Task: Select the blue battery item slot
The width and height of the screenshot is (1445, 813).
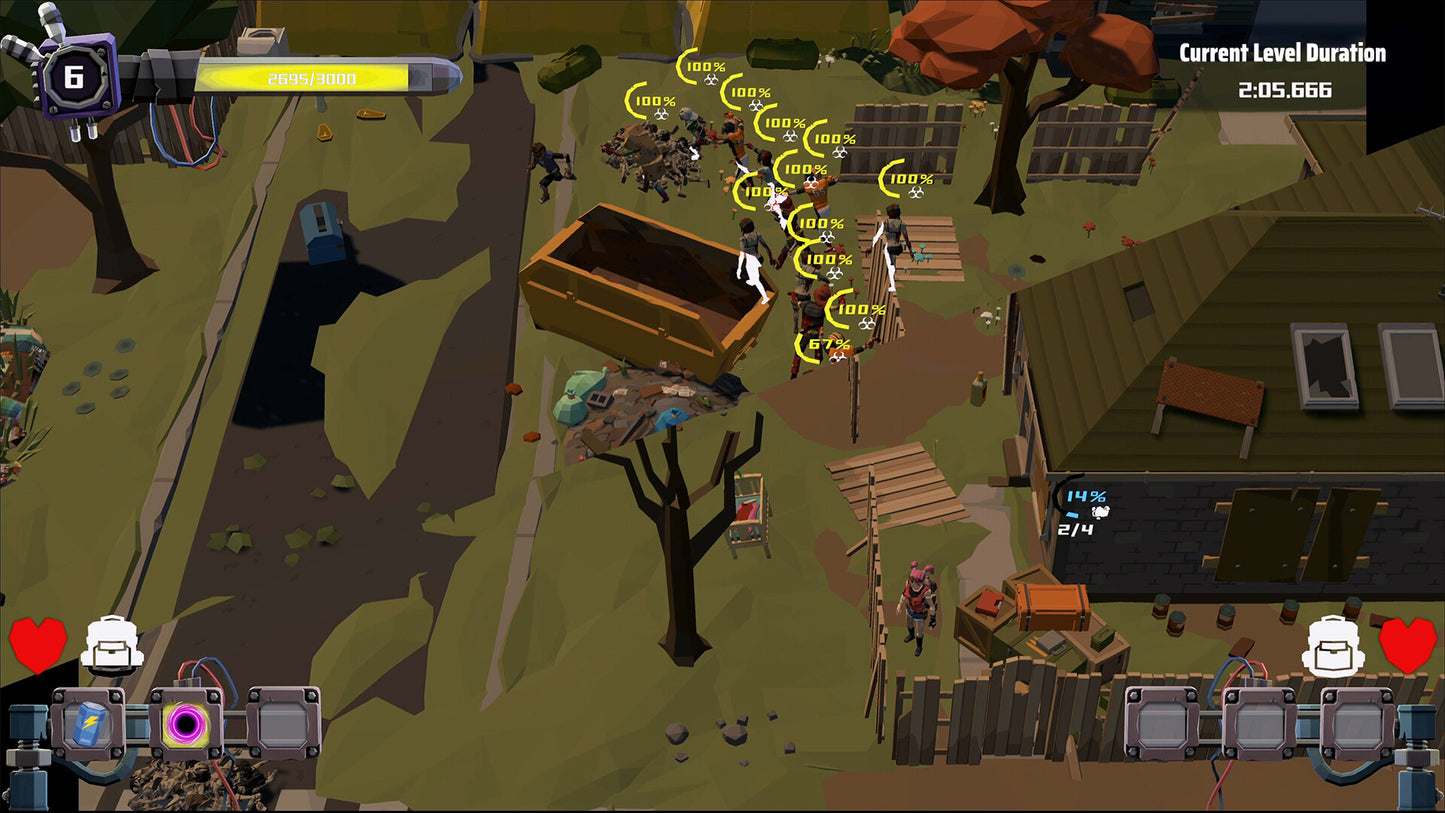Action: pos(88,723)
